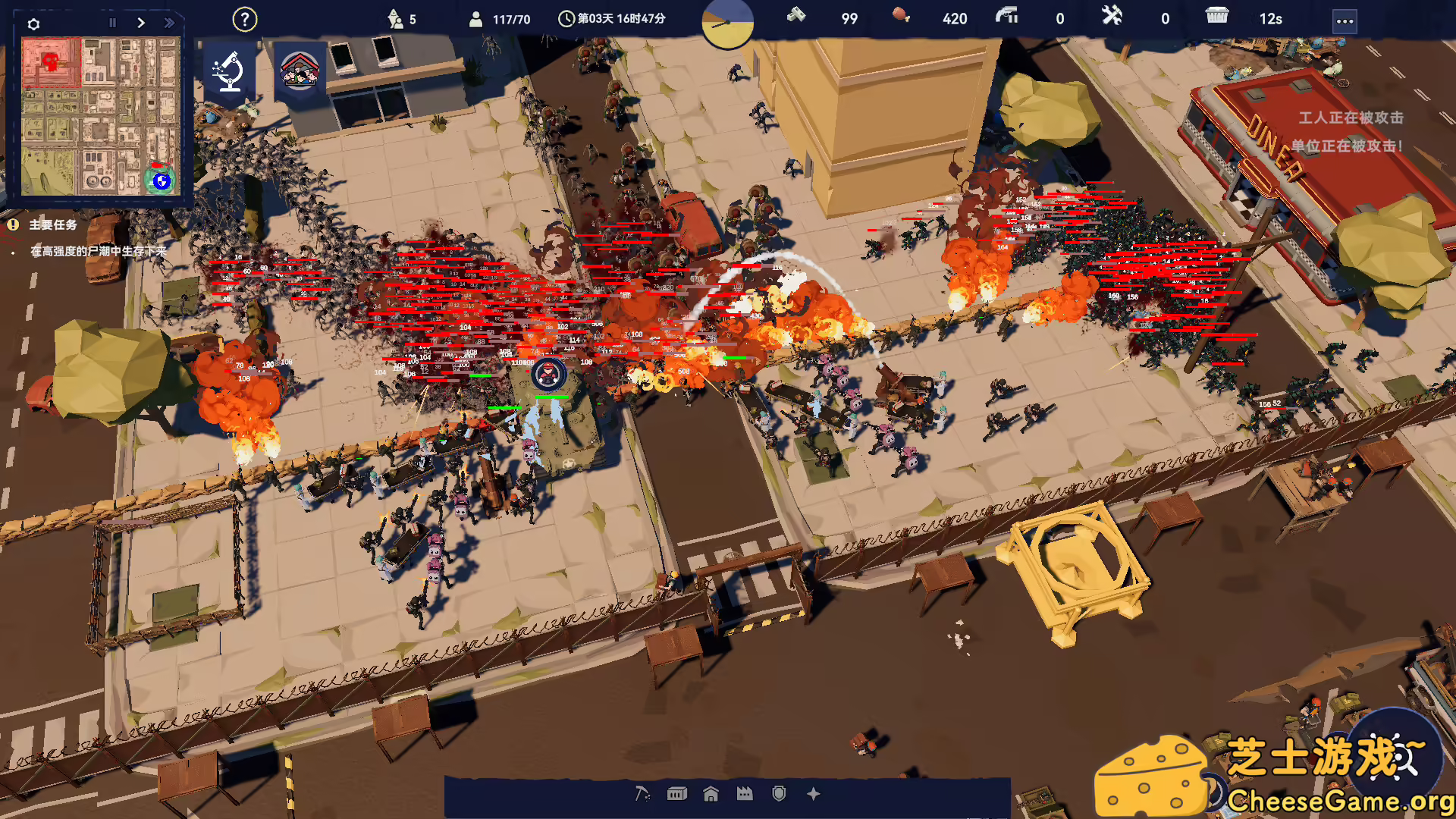Image resolution: width=1456 pixels, height=819 pixels.
Task: Open the question mark help button
Action: (x=244, y=20)
